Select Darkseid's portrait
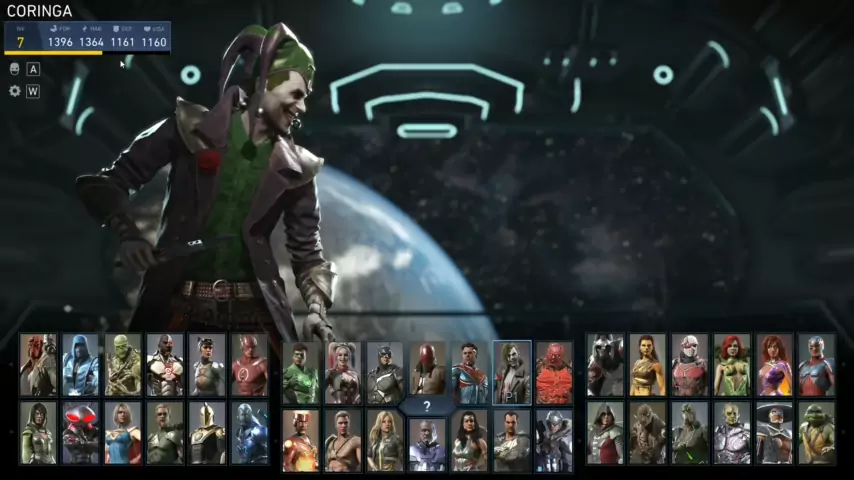This screenshot has height=480, width=854. (x=427, y=442)
